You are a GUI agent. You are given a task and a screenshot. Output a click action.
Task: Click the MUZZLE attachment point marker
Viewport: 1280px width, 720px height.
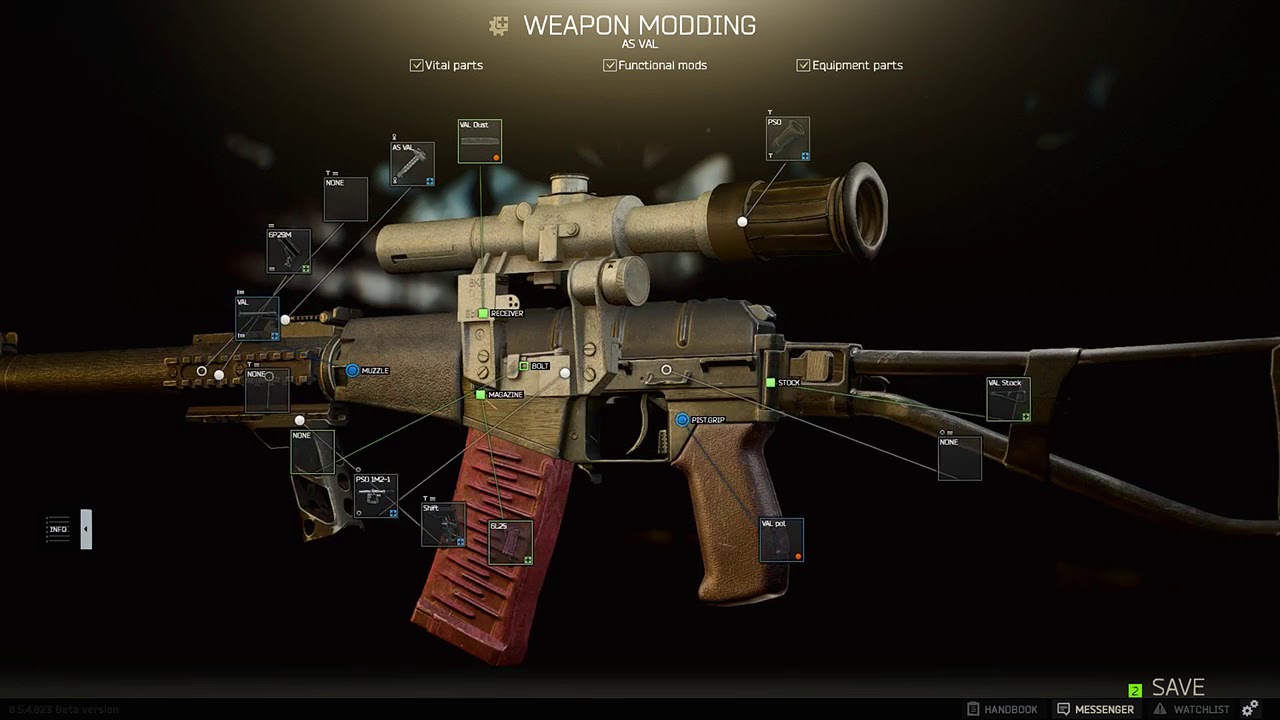coord(352,371)
